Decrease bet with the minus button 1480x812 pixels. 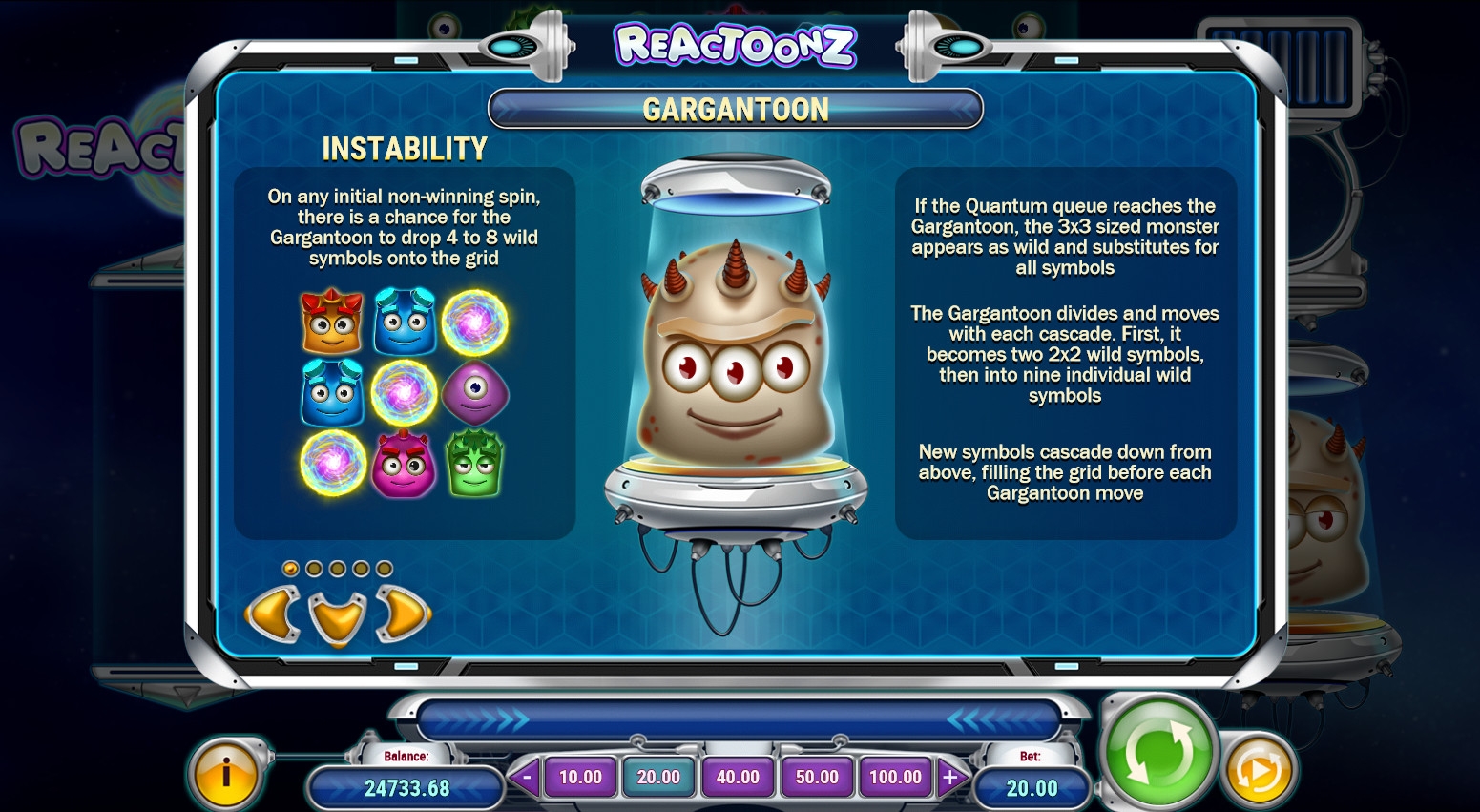click(x=526, y=777)
